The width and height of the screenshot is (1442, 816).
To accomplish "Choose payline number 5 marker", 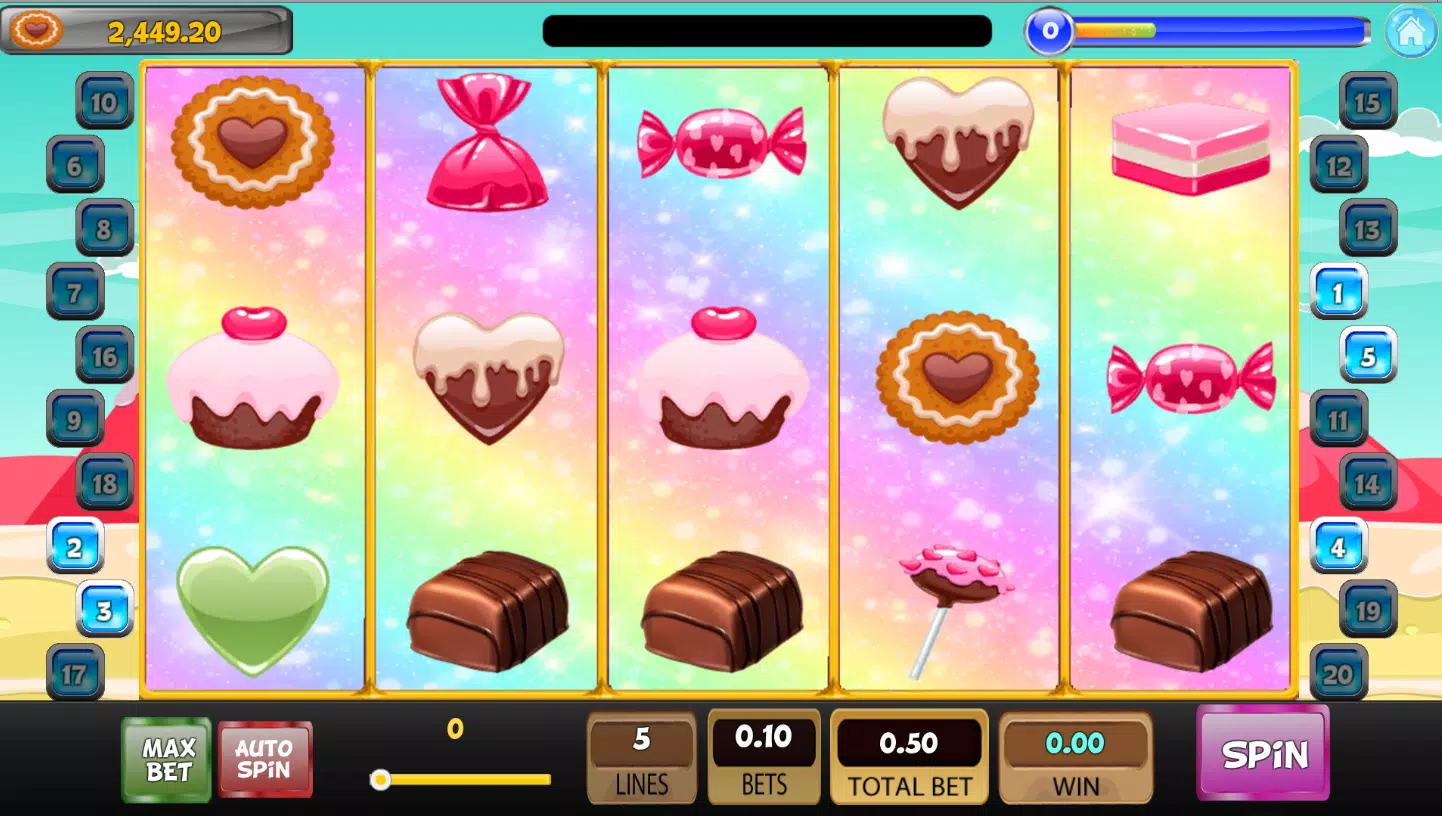I will click(1368, 356).
